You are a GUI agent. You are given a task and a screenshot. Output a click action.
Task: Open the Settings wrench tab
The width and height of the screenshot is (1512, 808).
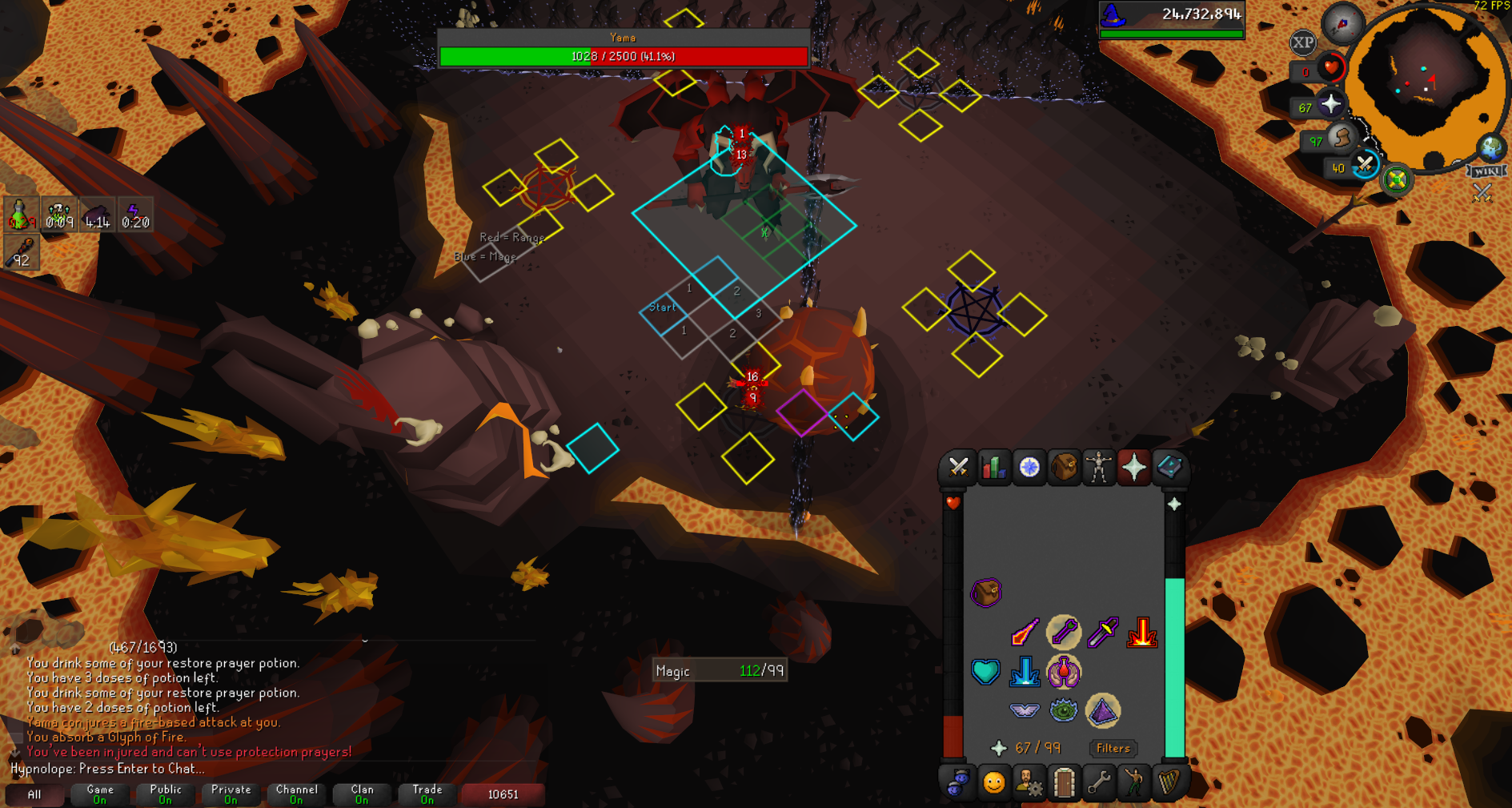[x=1099, y=782]
